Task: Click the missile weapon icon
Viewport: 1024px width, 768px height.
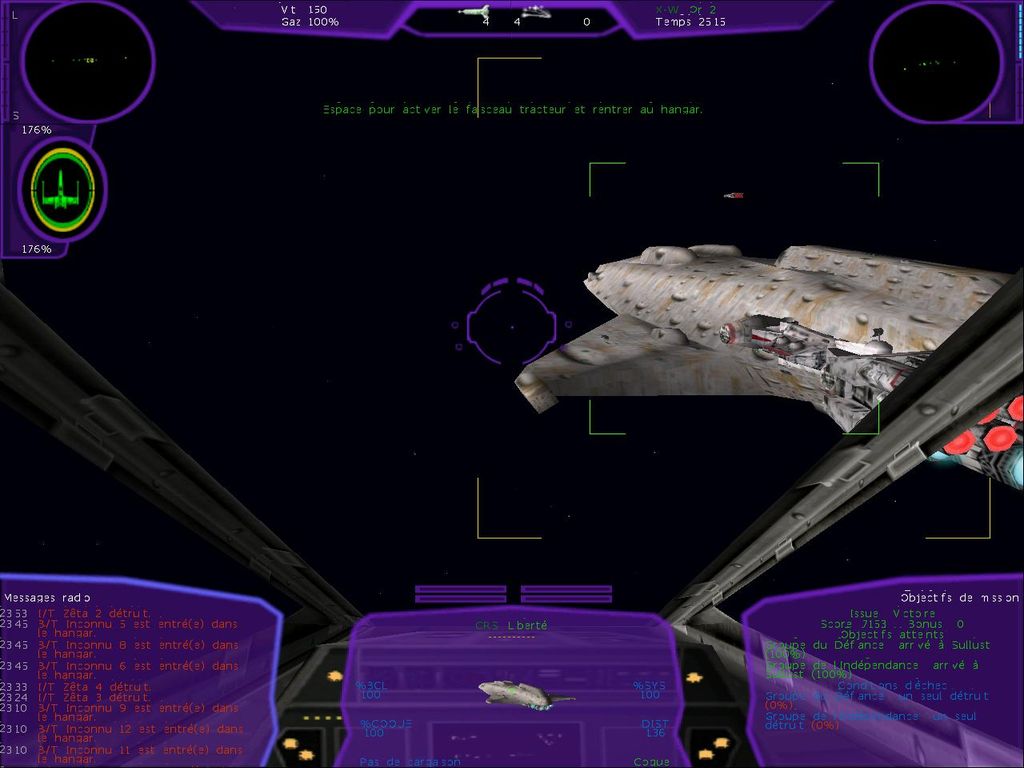Action: pyautogui.click(x=473, y=12)
